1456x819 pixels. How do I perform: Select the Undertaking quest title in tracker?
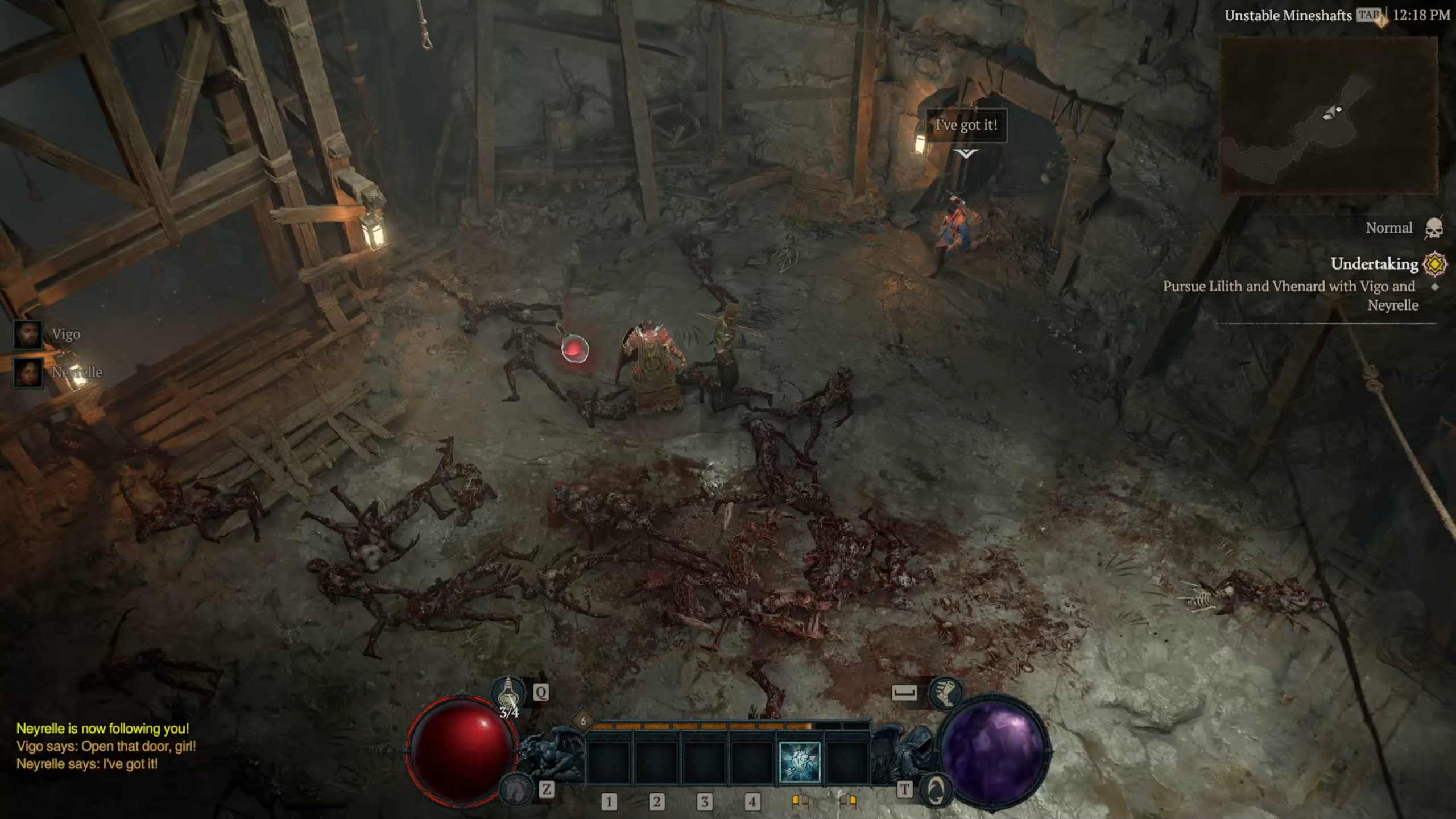click(1374, 264)
